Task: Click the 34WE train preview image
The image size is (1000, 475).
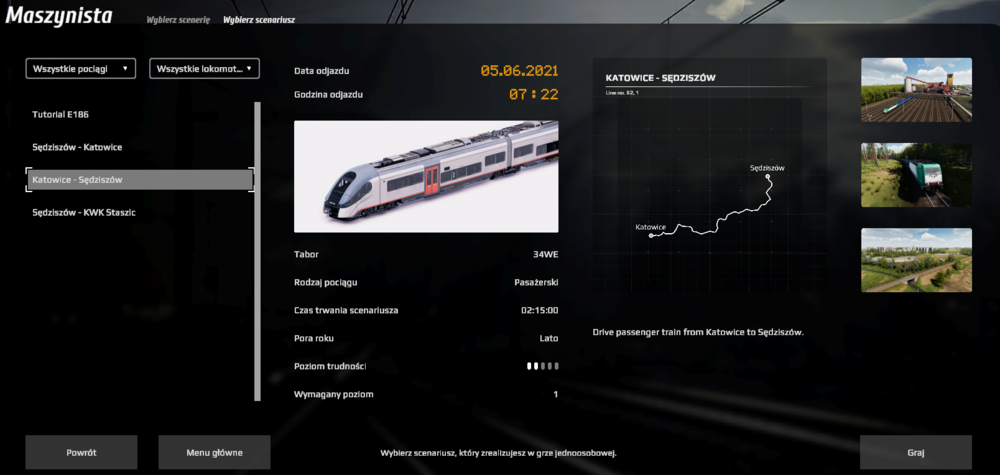Action: (426, 177)
